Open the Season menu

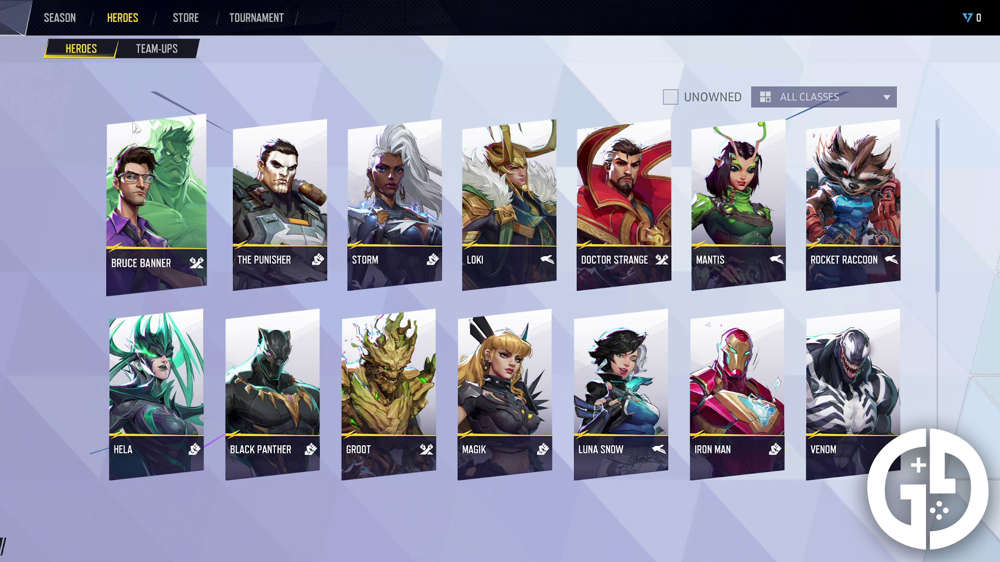[59, 18]
